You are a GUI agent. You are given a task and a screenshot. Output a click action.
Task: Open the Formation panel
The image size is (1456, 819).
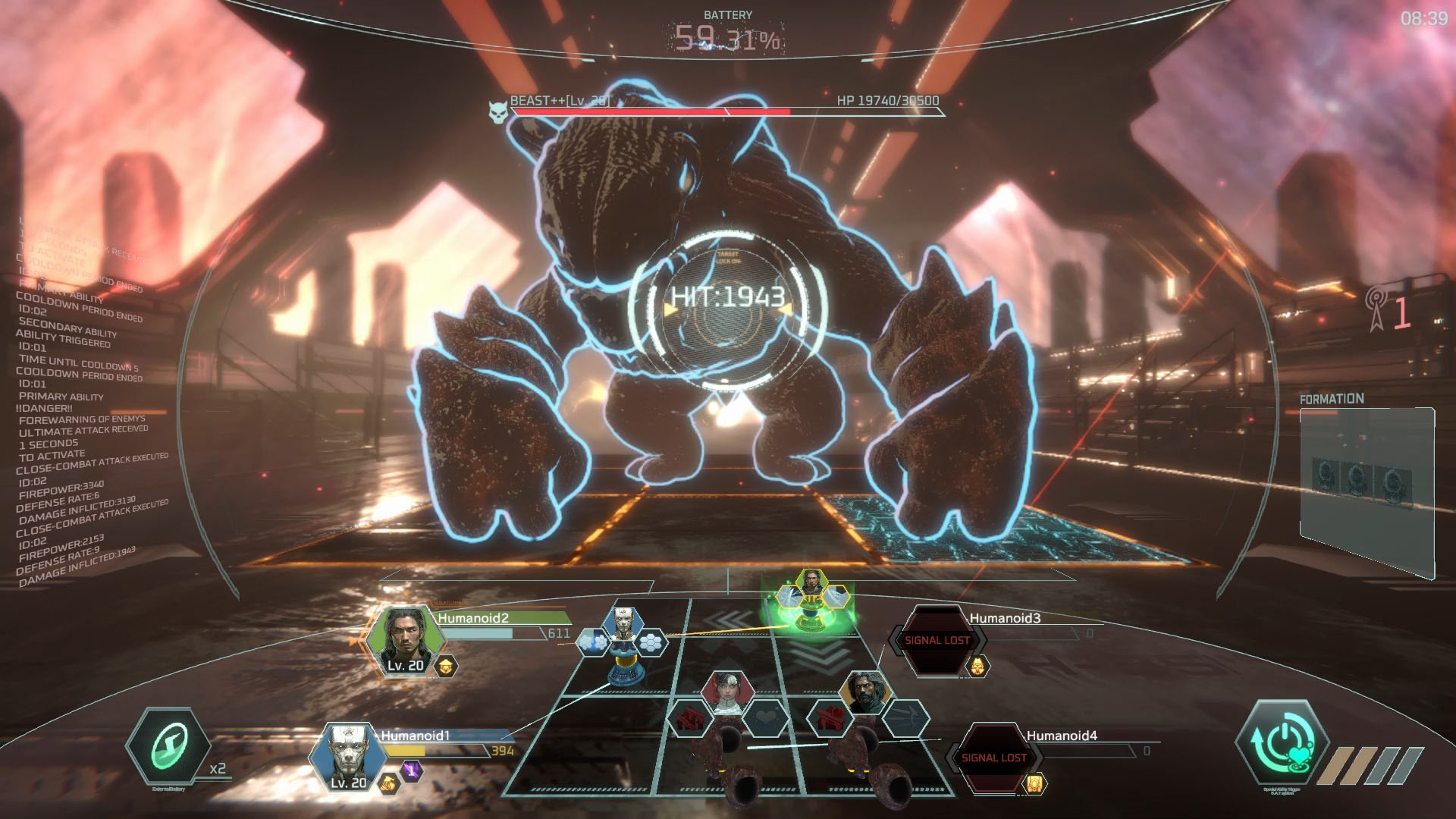point(1367,485)
